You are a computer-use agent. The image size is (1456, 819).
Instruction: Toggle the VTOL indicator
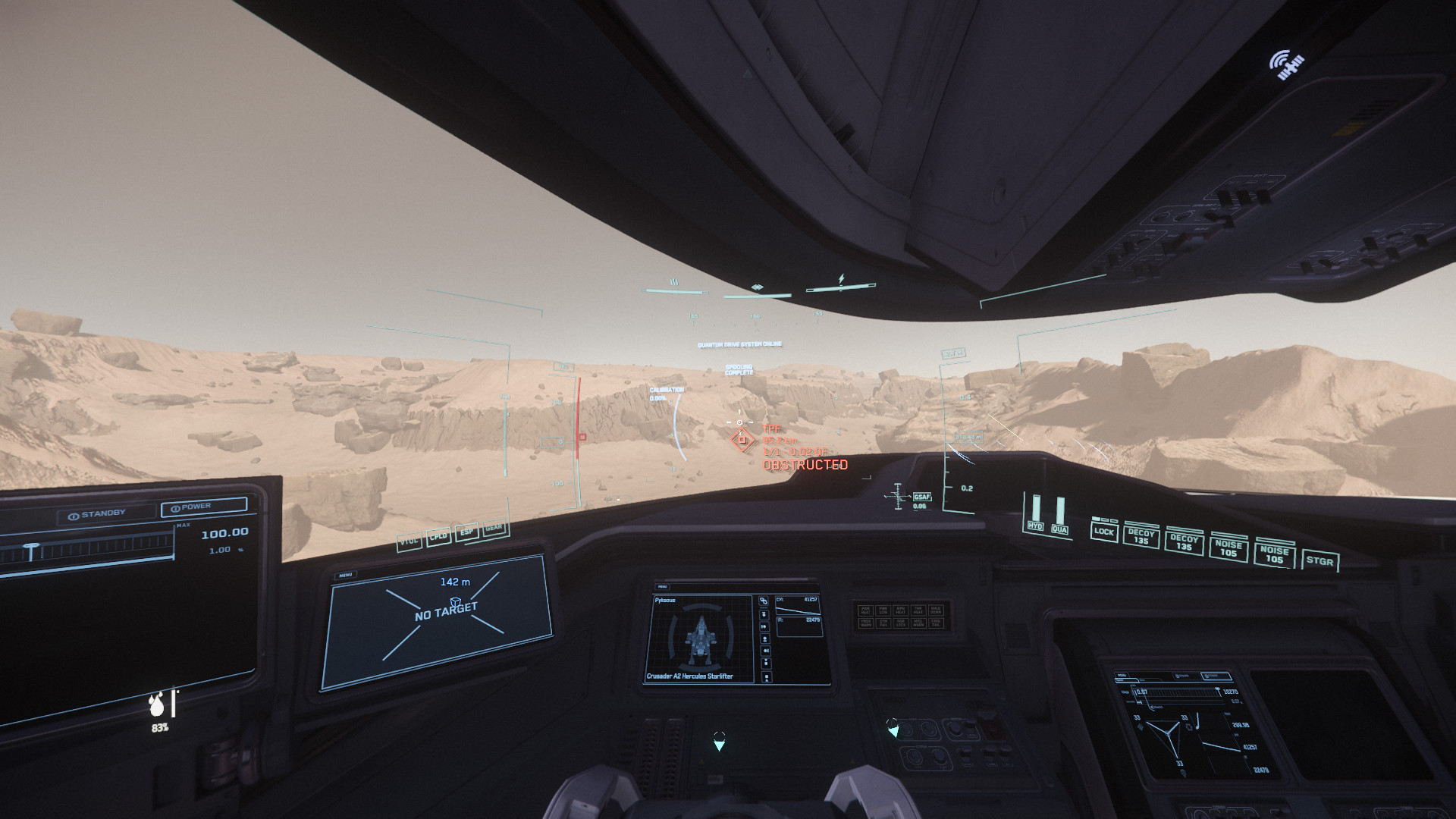pos(410,541)
